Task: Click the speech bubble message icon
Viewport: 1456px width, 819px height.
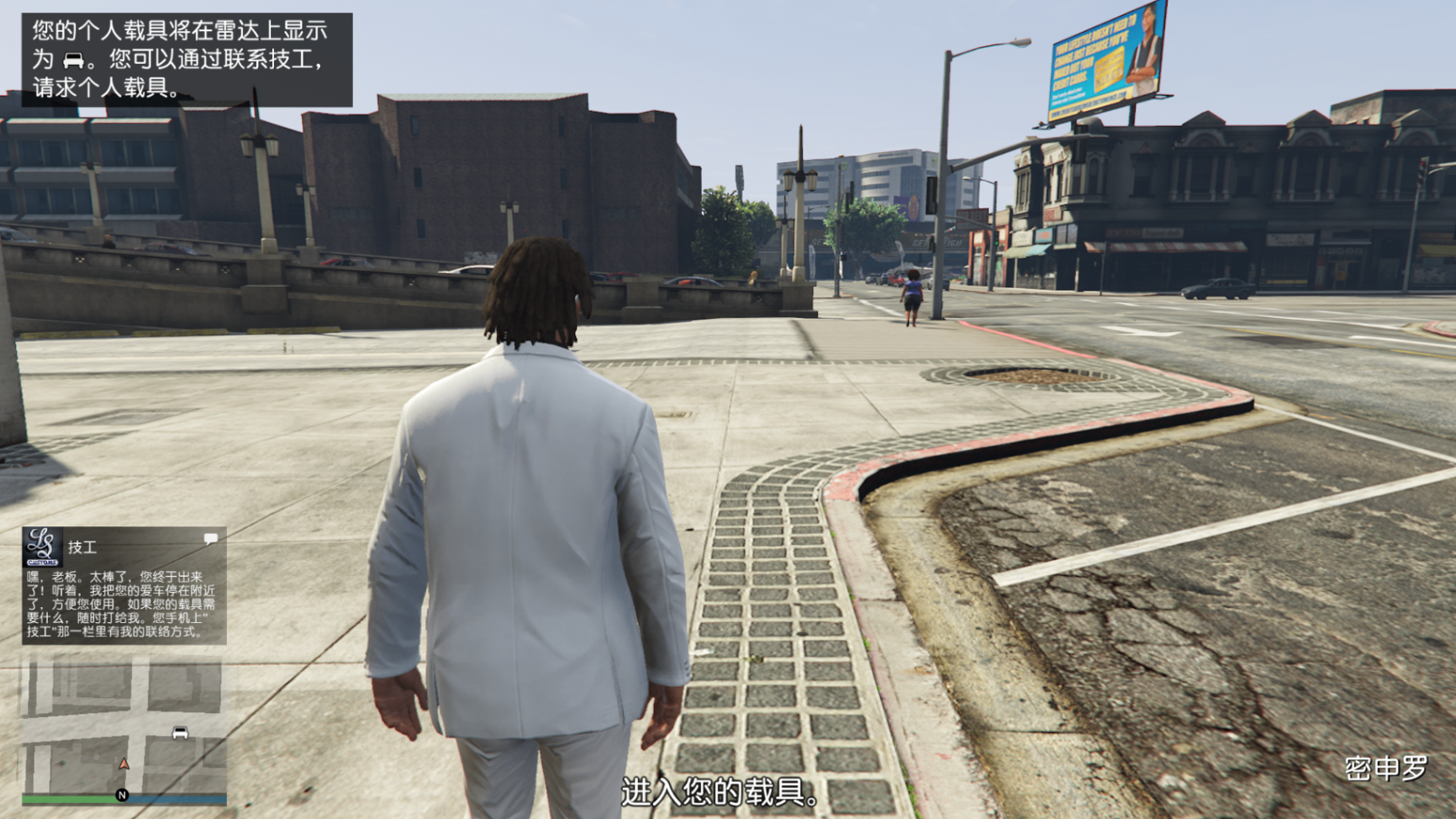Action: coord(210,538)
